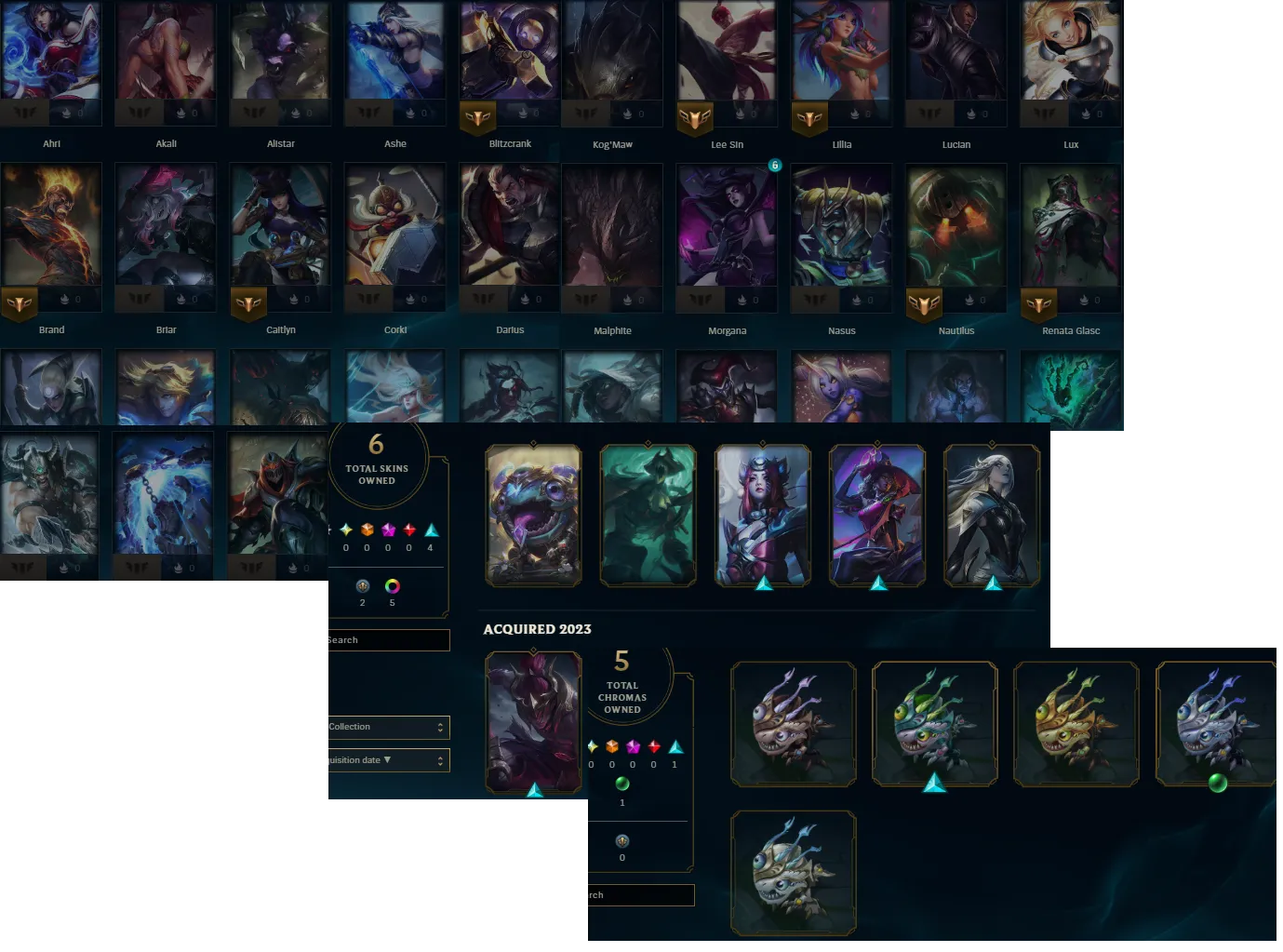This screenshot has height=952, width=1283.
Task: Click the mastery token icon showing 0 in chromas panel
Action: [621, 842]
